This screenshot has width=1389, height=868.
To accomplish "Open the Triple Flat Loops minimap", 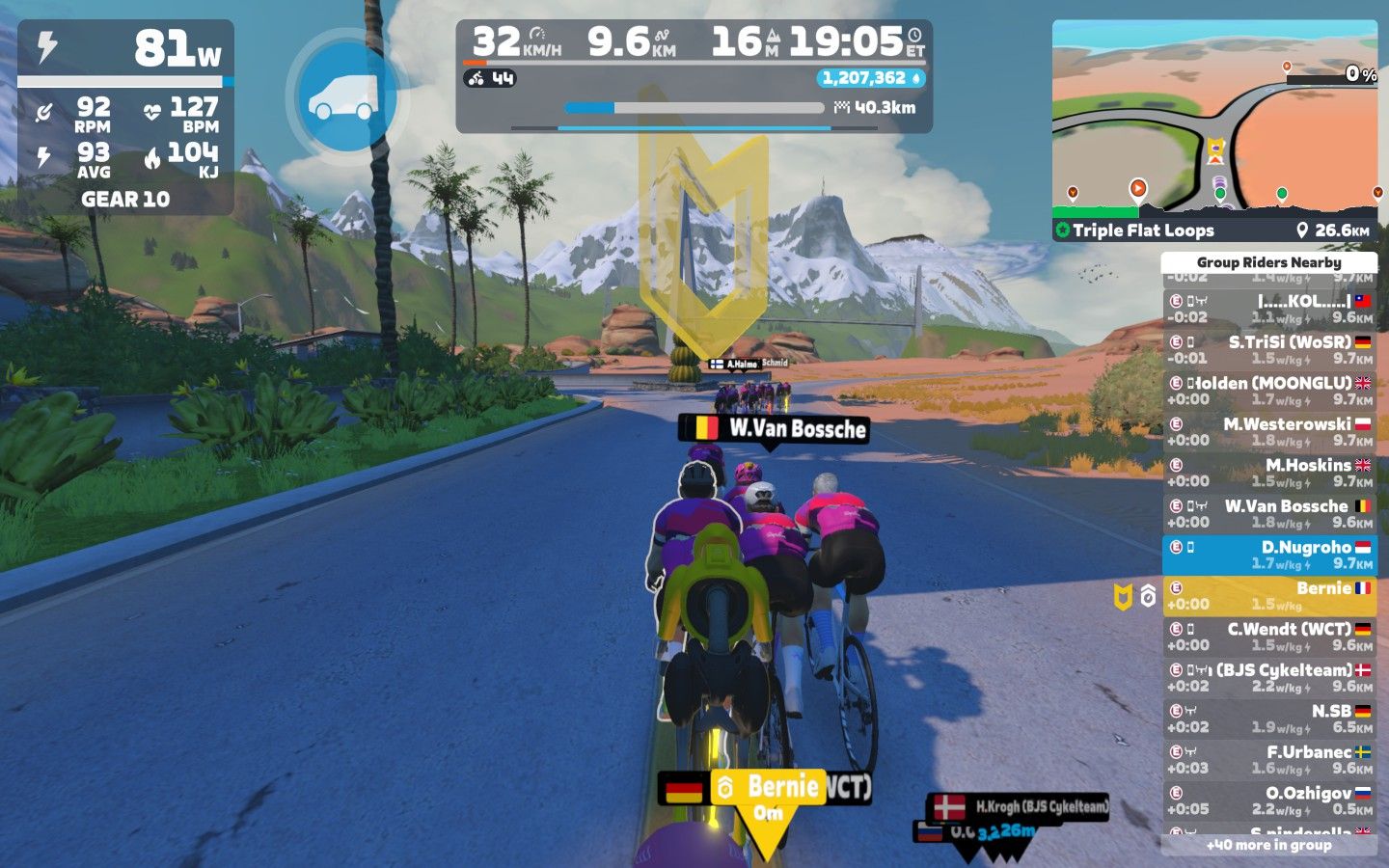I will [1214, 130].
